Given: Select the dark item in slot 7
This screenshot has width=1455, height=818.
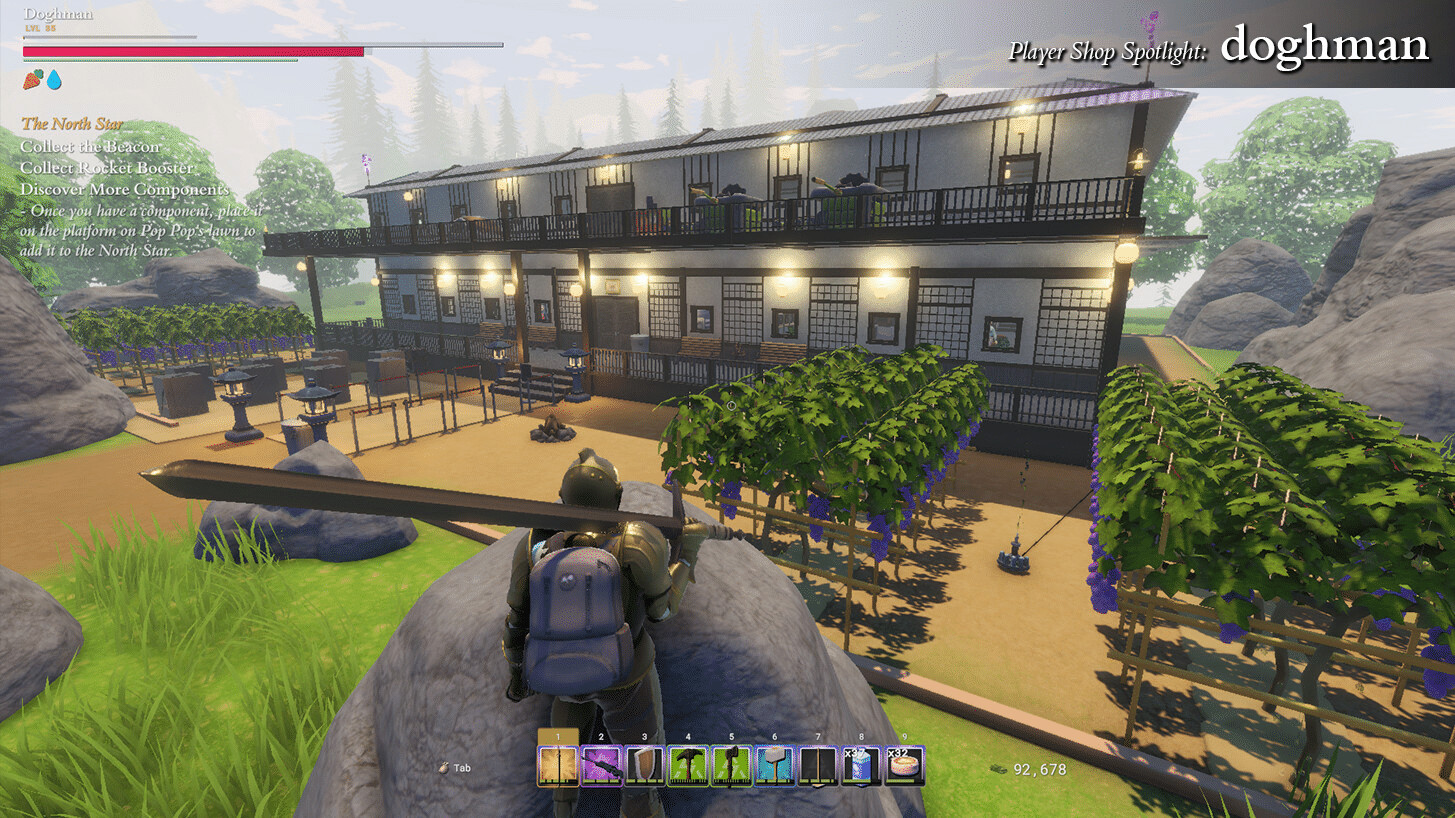Looking at the screenshot, I should 818,765.
